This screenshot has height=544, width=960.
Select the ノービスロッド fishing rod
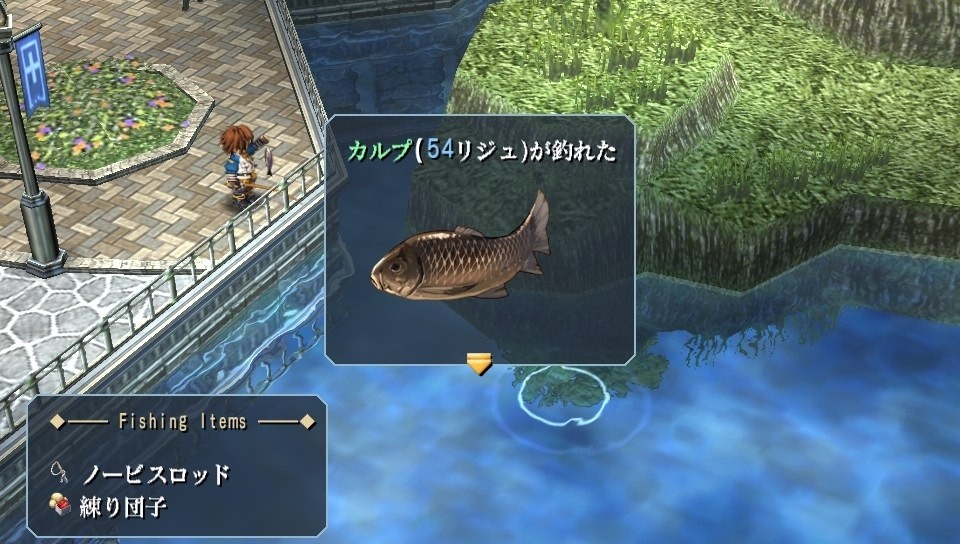(155, 474)
